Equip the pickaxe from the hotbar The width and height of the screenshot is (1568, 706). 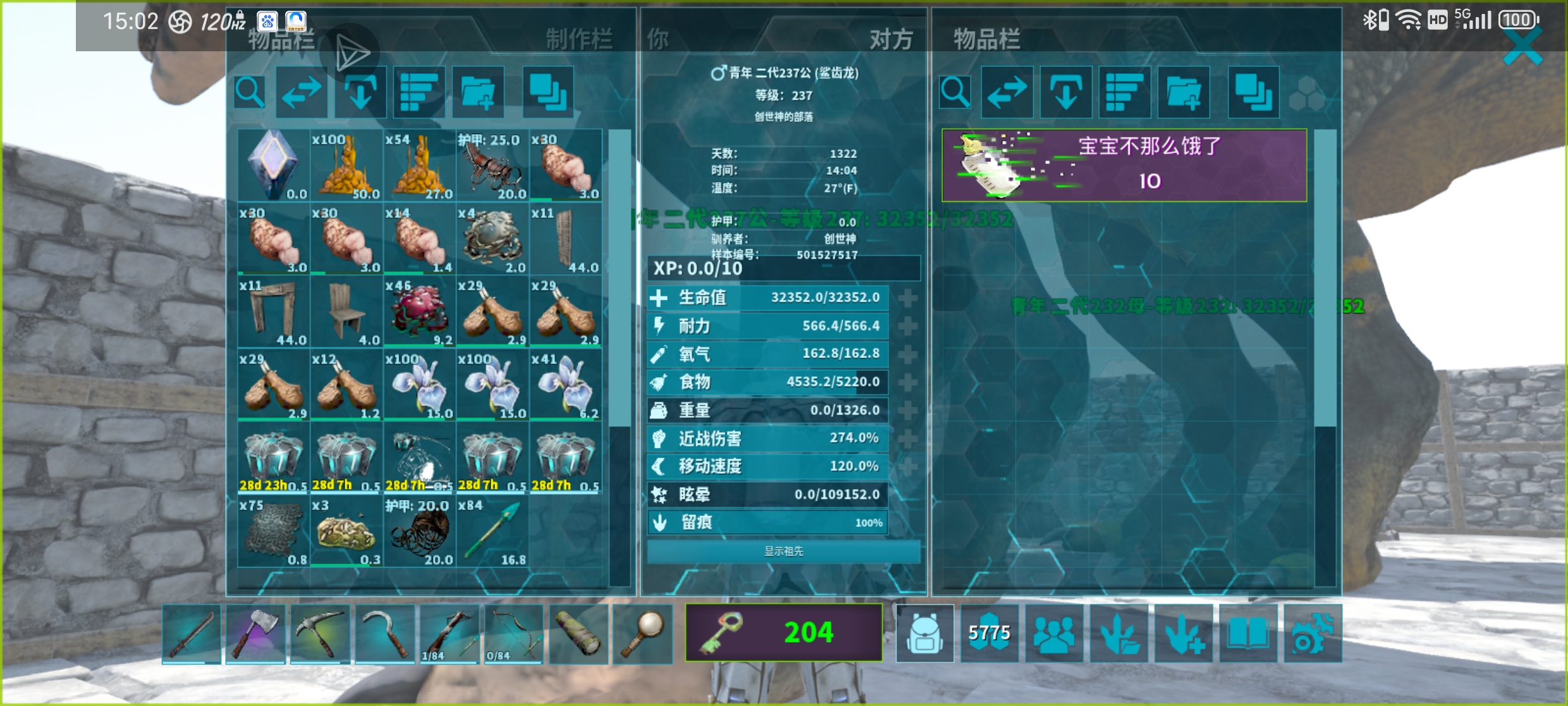click(x=319, y=633)
